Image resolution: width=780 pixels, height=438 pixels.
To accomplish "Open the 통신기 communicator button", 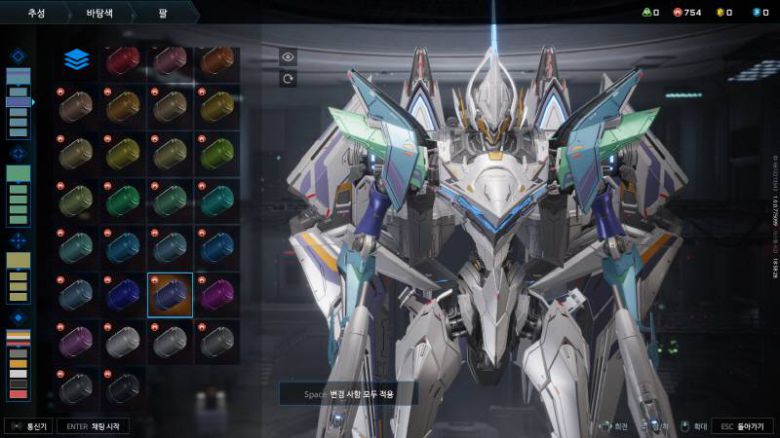I will pyautogui.click(x=28, y=426).
